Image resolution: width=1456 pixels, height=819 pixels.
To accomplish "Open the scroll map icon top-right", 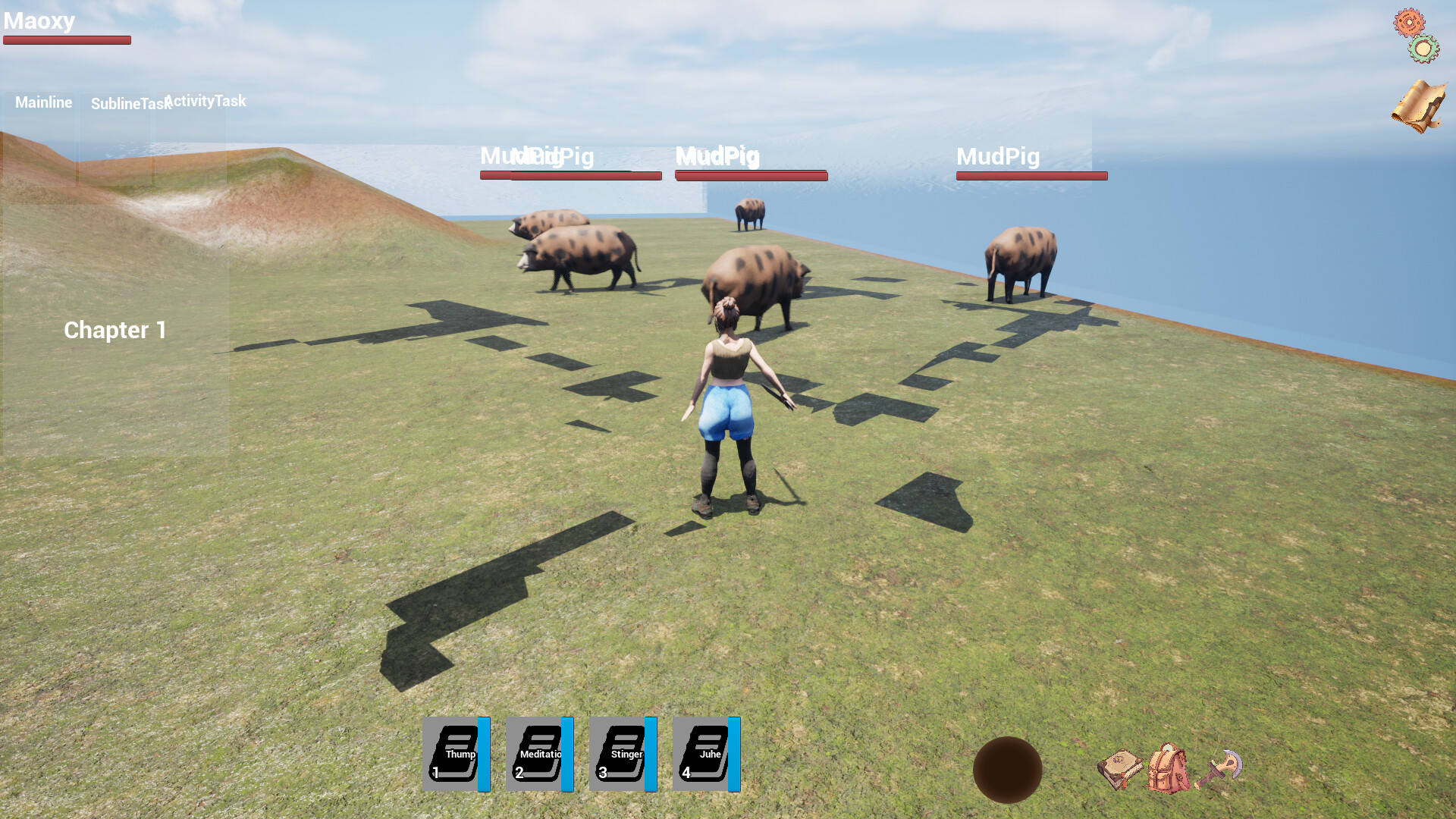I will point(1418,106).
